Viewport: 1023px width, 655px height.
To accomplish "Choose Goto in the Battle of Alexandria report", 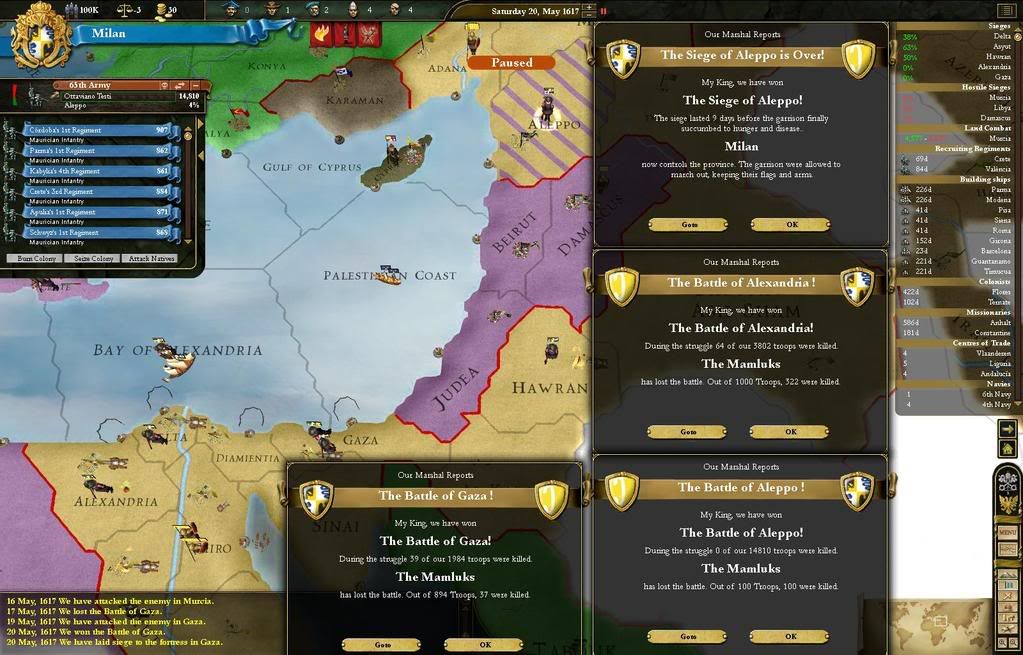I will click(688, 432).
